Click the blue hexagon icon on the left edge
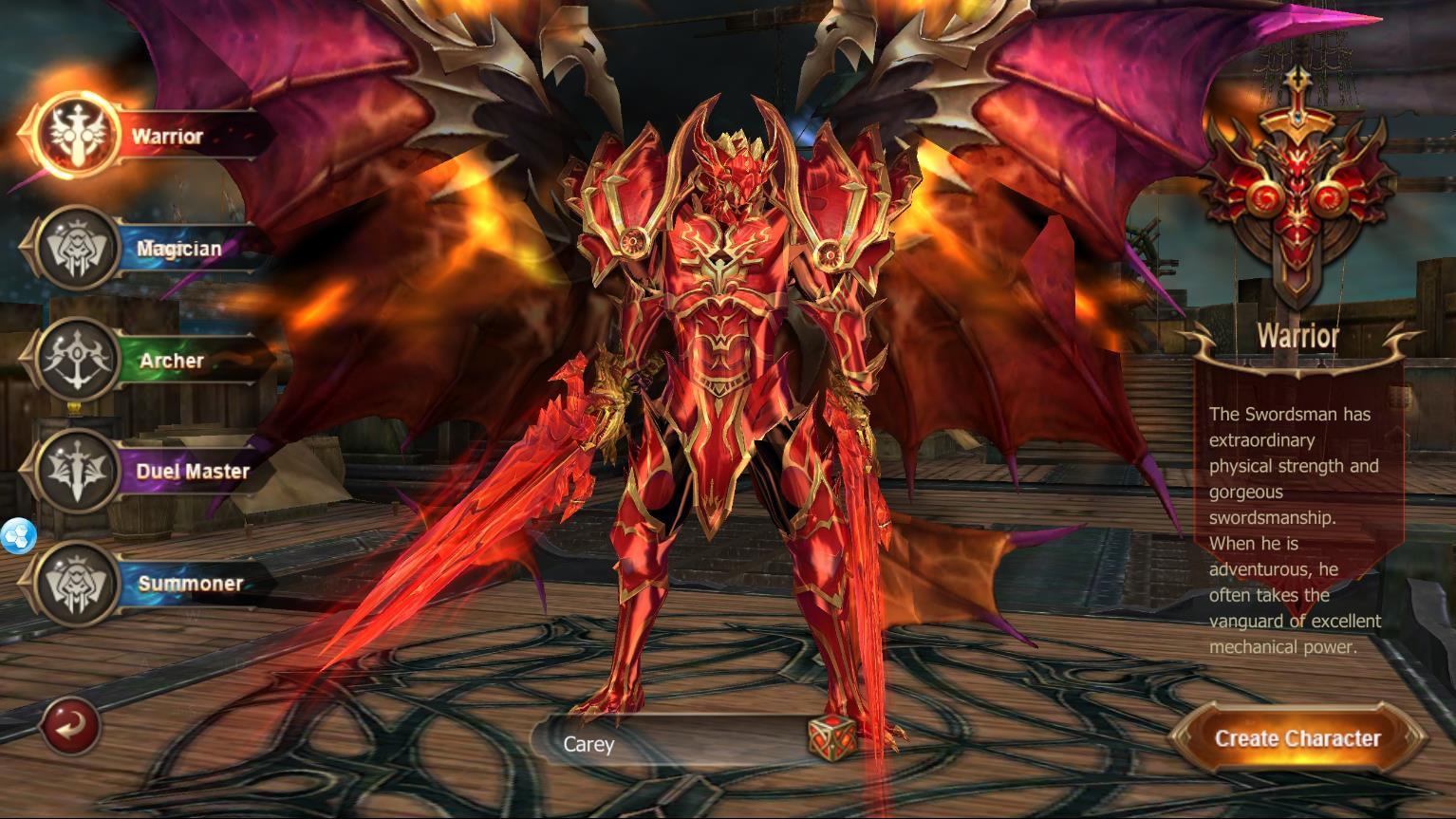This screenshot has width=1456, height=819. [17, 536]
